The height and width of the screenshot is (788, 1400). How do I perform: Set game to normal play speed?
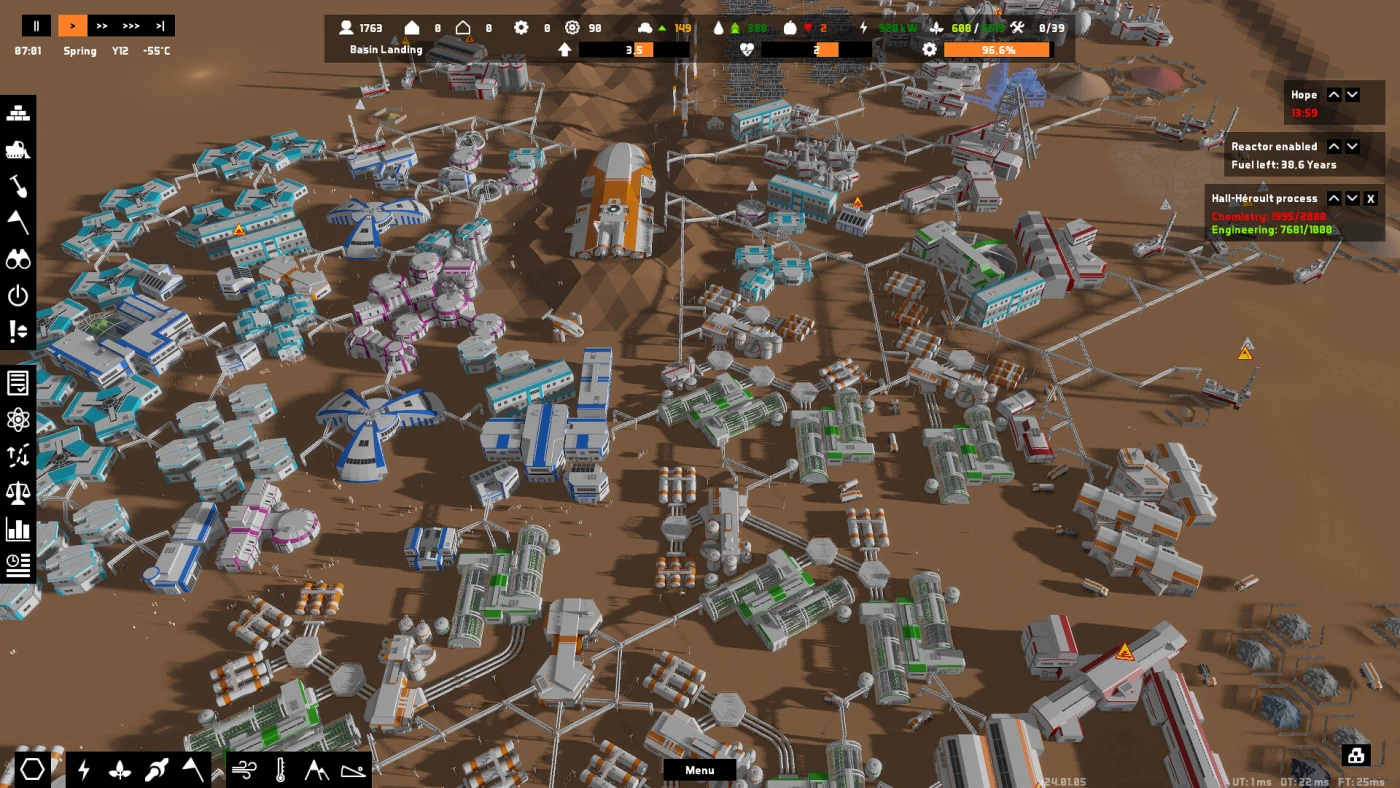[x=72, y=26]
